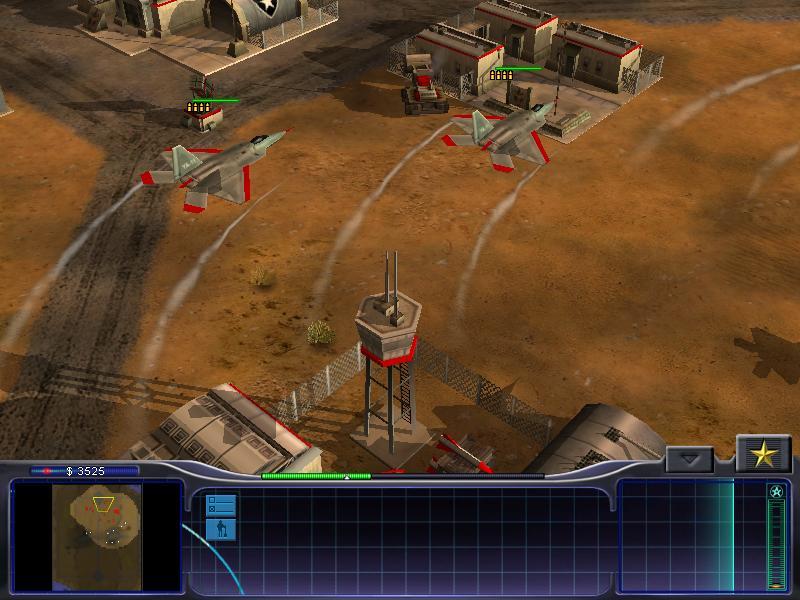
Task: Open the options checklist button
Action: point(221,504)
